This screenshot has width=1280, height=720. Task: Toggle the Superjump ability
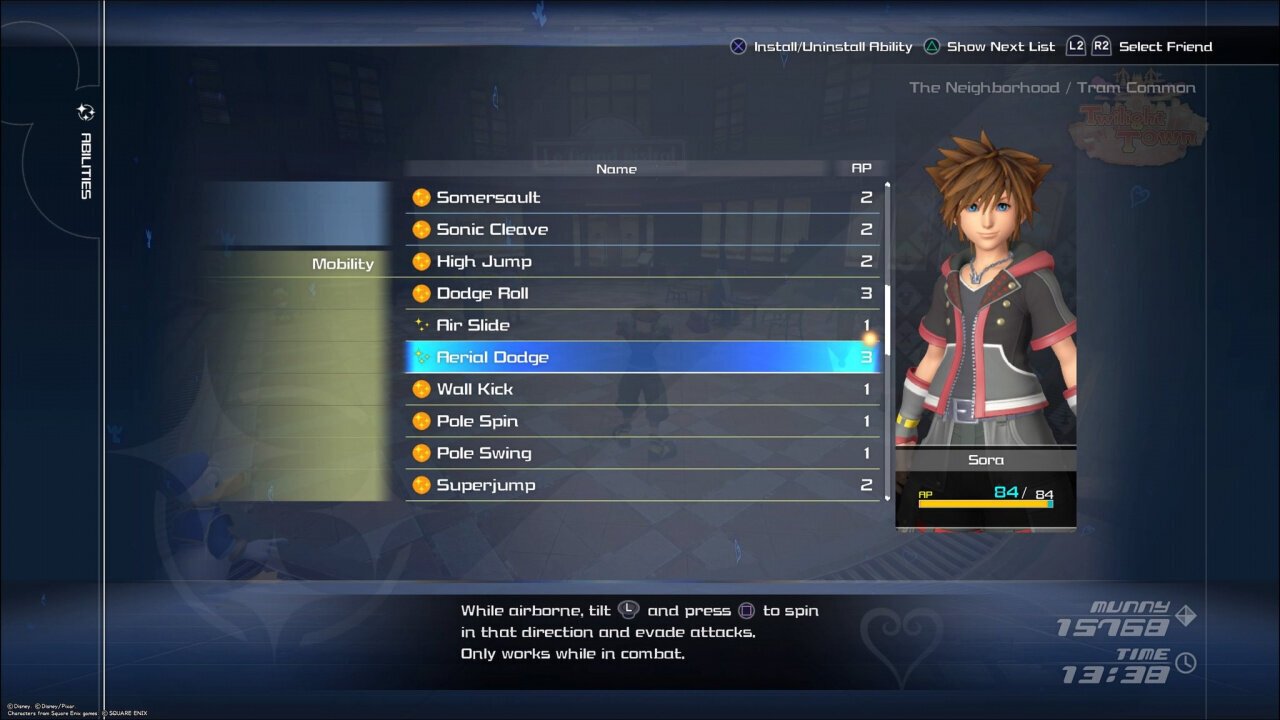pyautogui.click(x=642, y=485)
